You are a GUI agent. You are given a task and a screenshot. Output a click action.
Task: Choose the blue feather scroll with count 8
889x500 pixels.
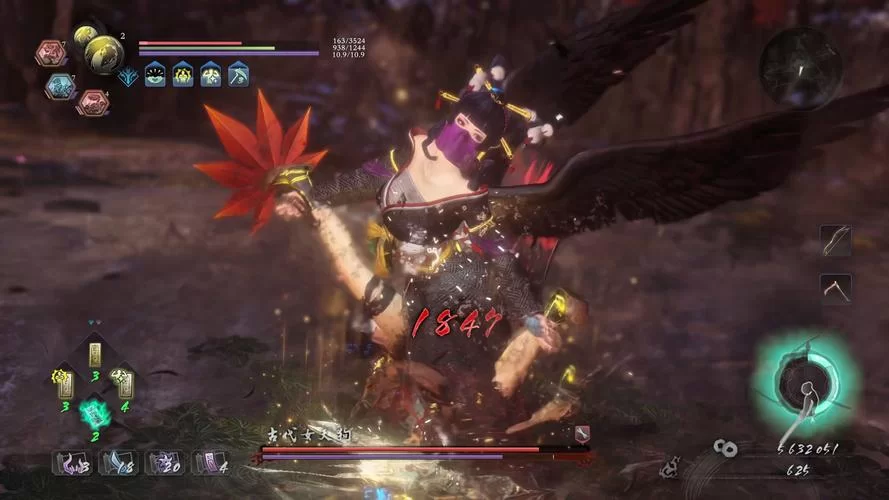(114, 462)
